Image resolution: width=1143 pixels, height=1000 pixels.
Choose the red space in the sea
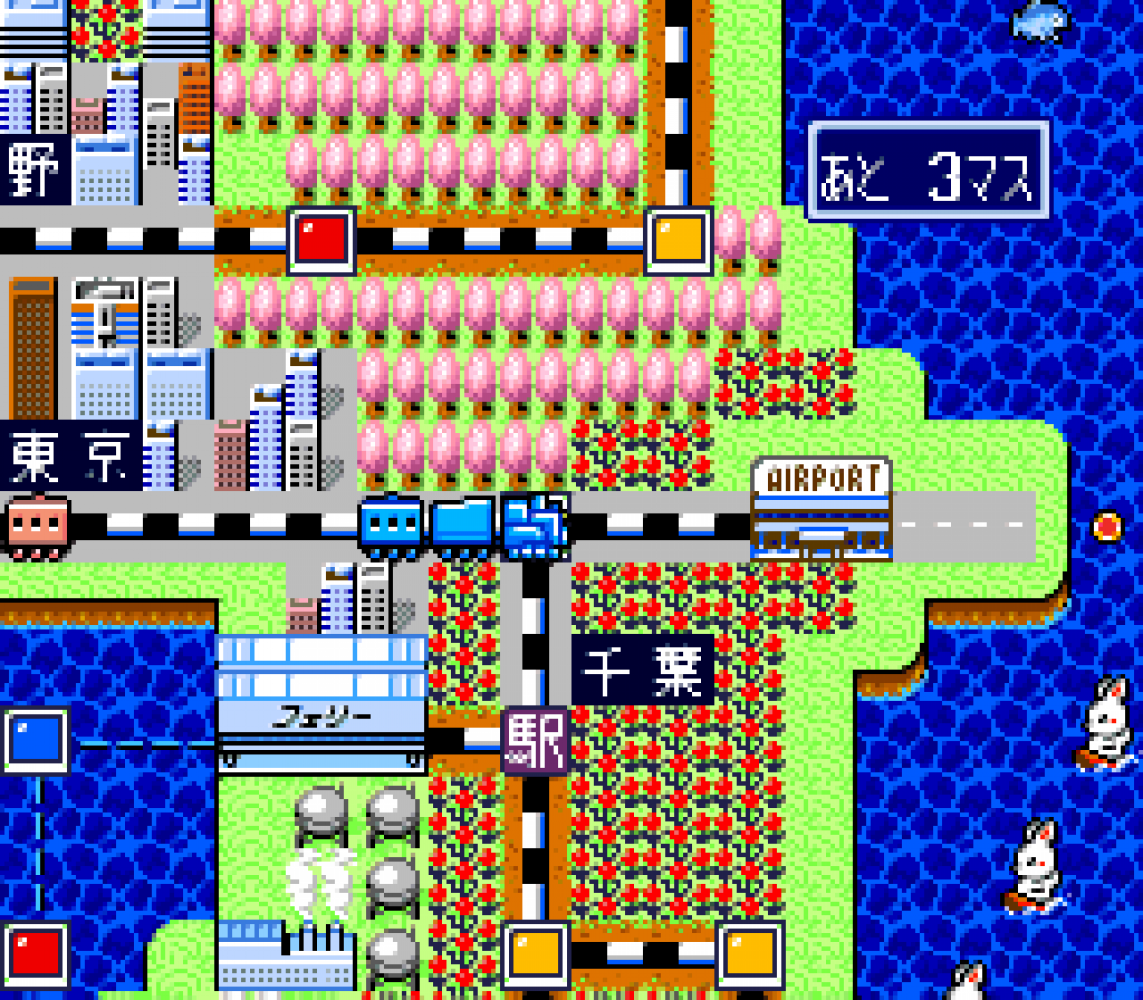[x=35, y=955]
